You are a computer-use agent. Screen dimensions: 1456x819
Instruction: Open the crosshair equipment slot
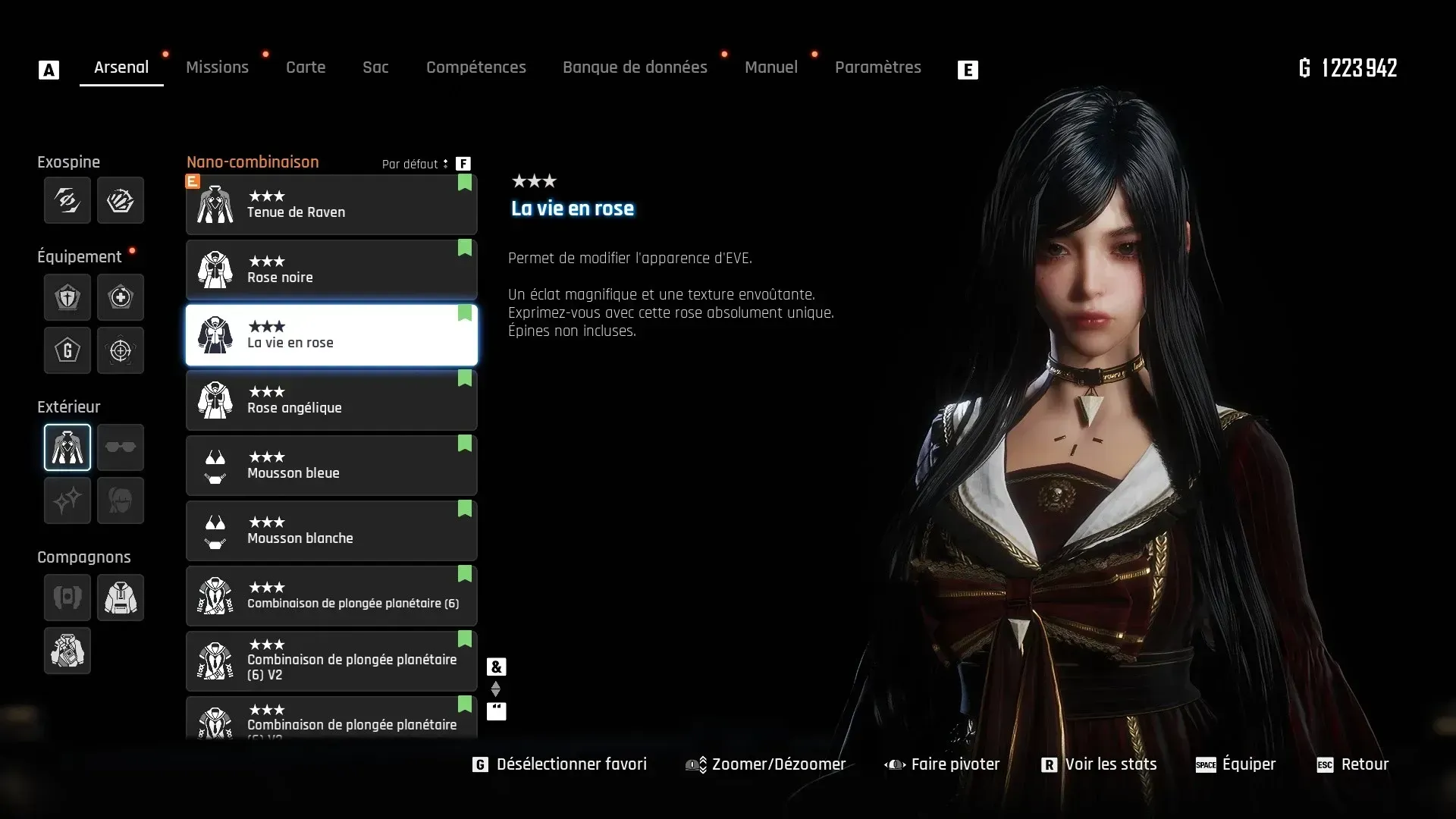pos(121,350)
